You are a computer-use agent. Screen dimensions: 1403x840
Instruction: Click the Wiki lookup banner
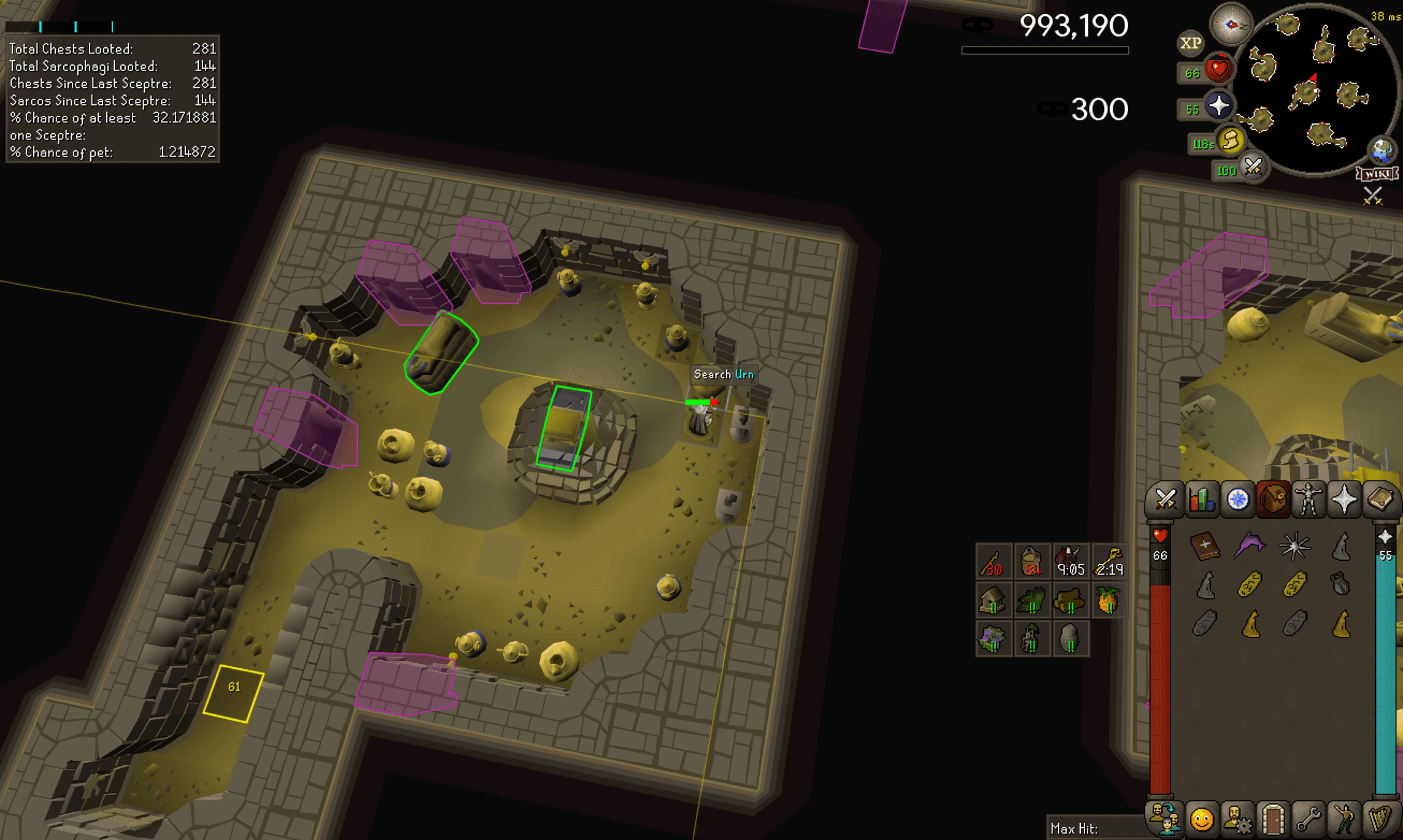coord(1377,174)
